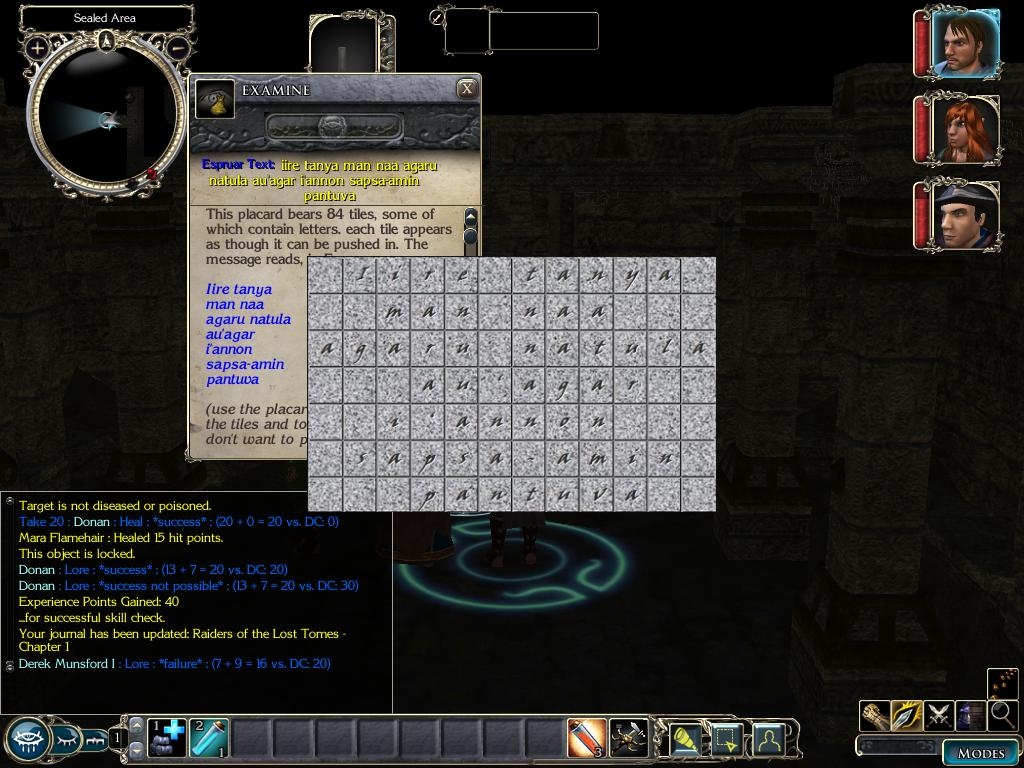Open the Modes panel

[980, 753]
